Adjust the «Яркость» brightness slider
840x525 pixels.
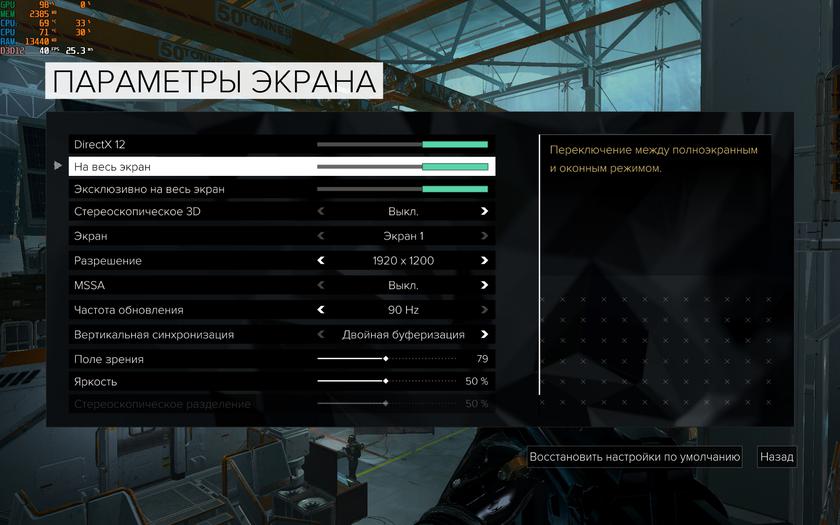386,382
